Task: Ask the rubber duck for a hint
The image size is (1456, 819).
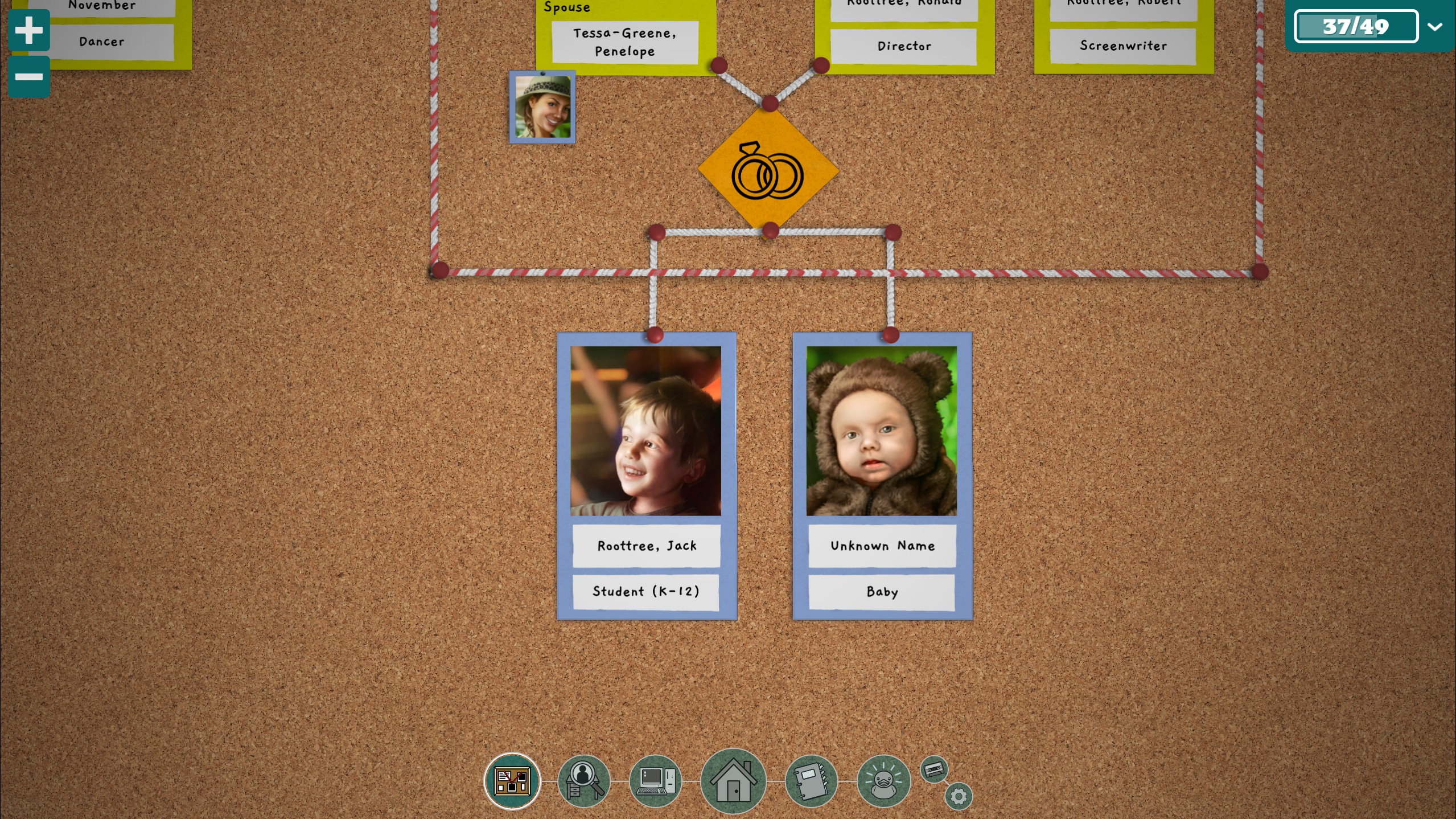Action: click(883, 781)
